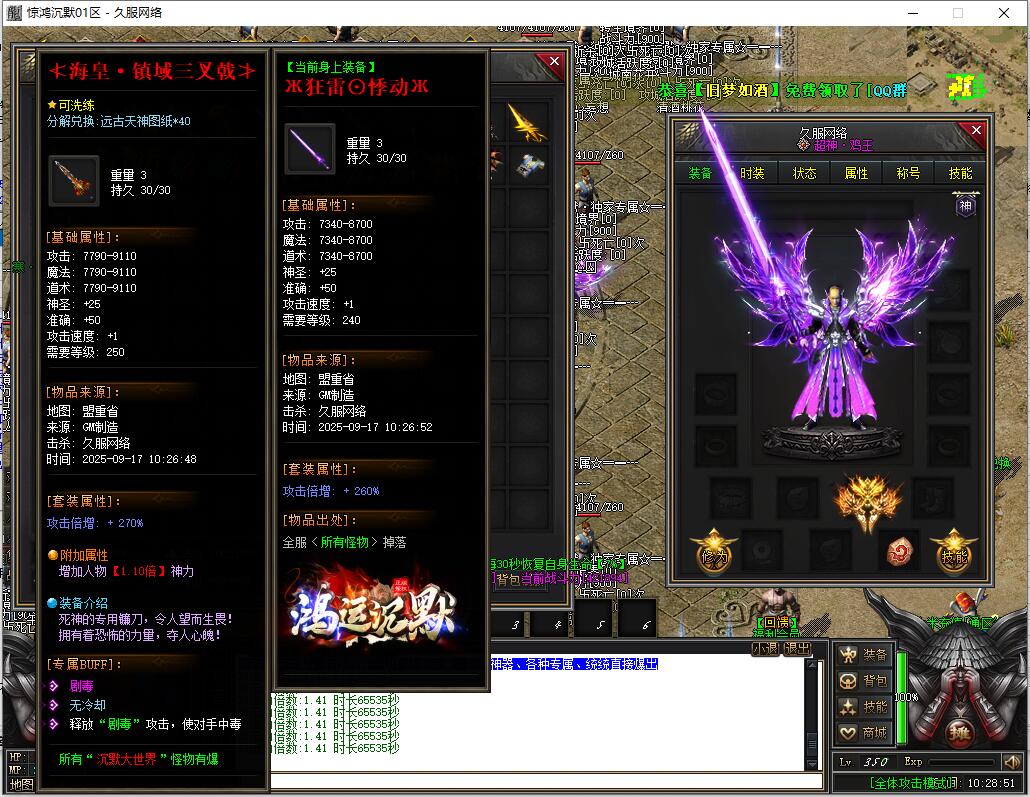Open the 状态 status tab
1030x797 pixels.
tap(804, 173)
